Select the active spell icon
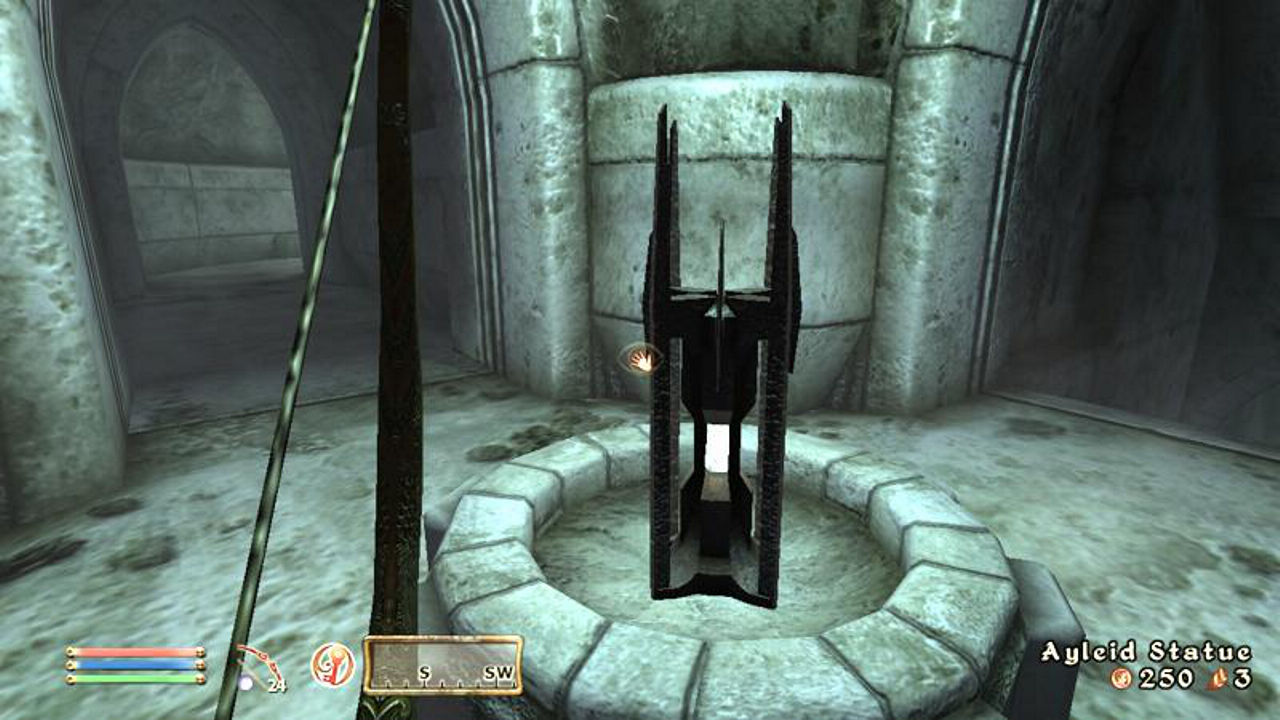The height and width of the screenshot is (720, 1280). [331, 664]
